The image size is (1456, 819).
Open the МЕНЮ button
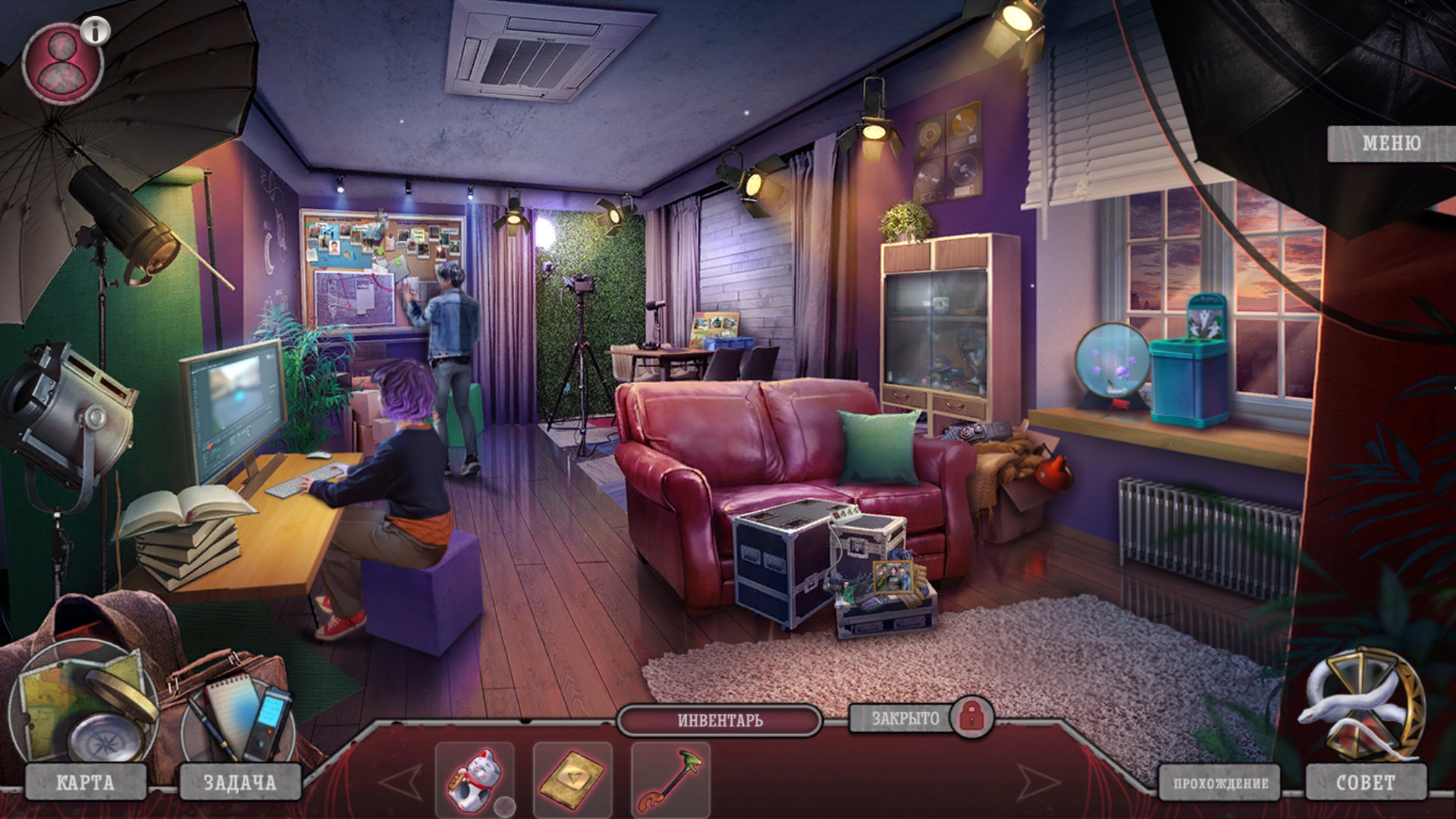pos(1390,143)
